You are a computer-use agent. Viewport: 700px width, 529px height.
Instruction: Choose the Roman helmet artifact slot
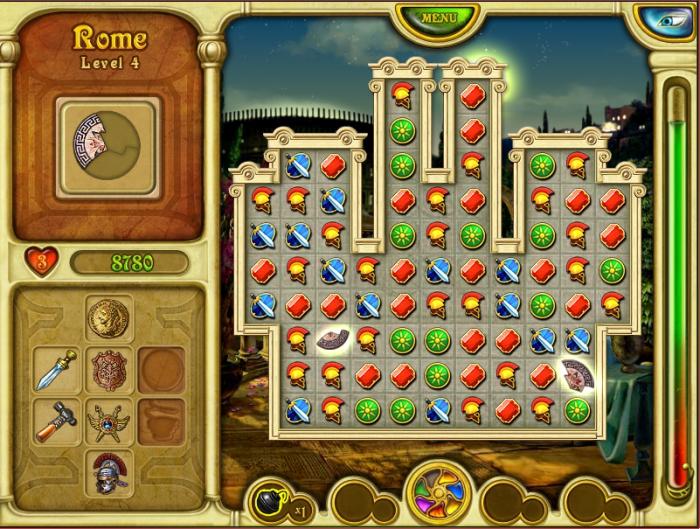(109, 472)
